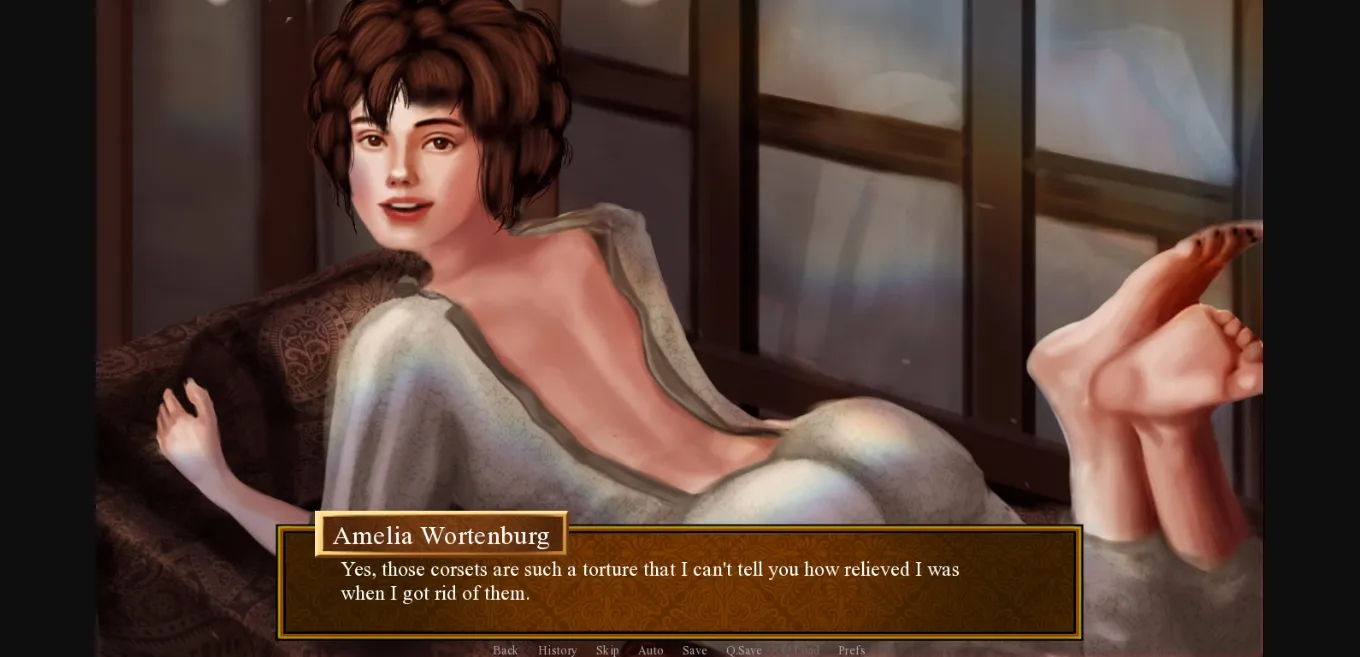The image size is (1360, 657).
Task: Open the dialogue History log
Action: click(557, 650)
